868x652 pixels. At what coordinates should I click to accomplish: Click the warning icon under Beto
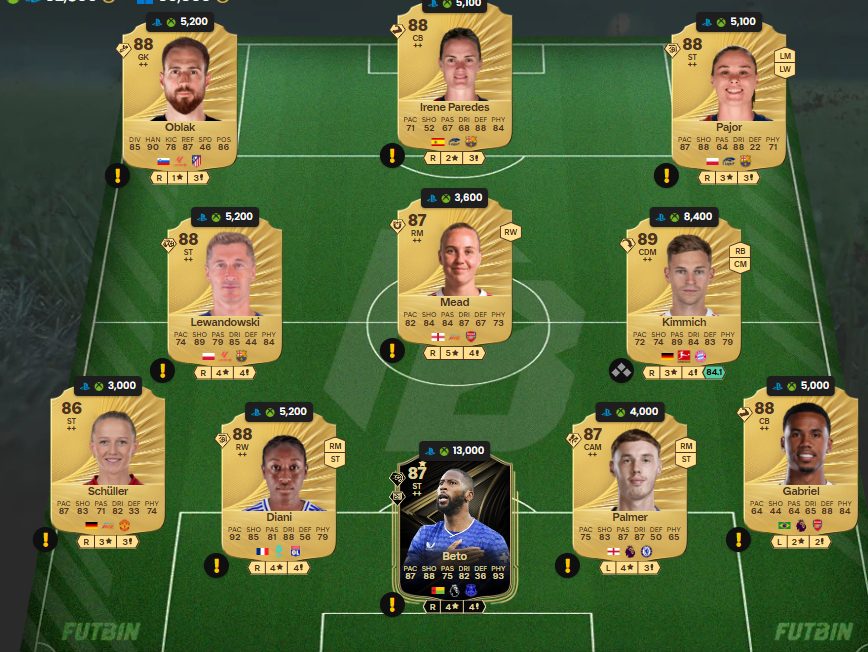[x=392, y=604]
